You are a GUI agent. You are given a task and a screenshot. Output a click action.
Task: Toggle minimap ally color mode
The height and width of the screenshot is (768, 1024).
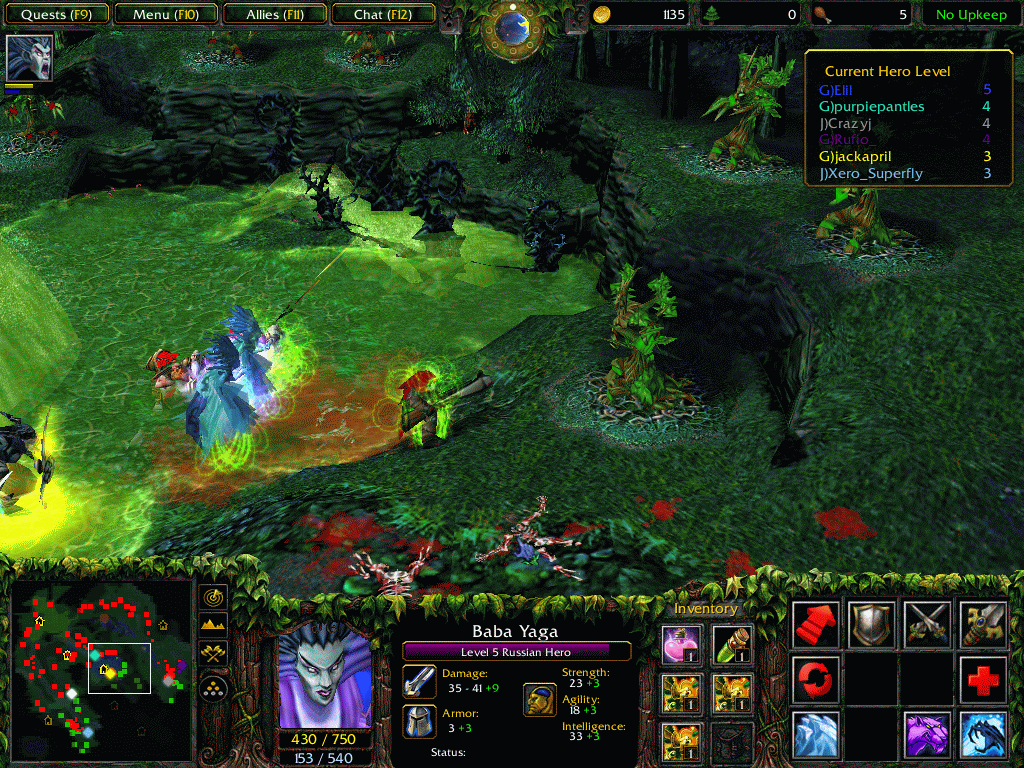[x=213, y=654]
